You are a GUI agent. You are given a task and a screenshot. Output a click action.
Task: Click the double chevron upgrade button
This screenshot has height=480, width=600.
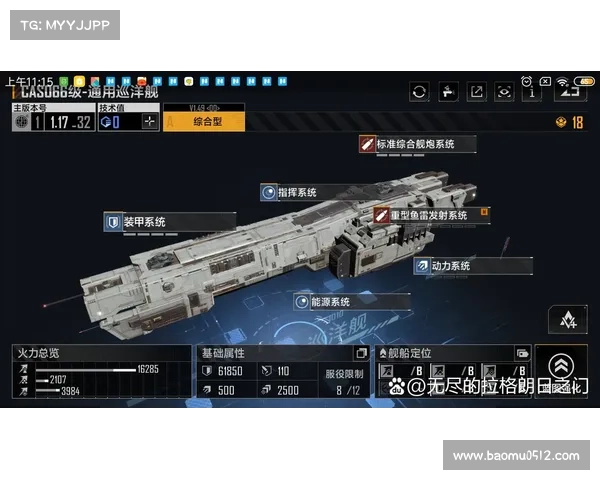click(x=561, y=367)
